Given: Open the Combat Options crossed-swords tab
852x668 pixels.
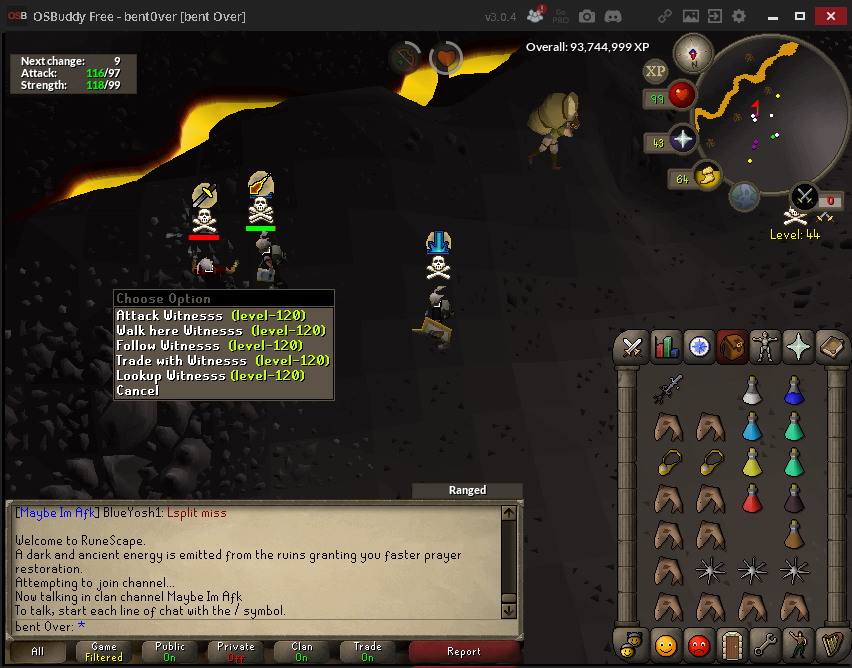Looking at the screenshot, I should coord(632,347).
